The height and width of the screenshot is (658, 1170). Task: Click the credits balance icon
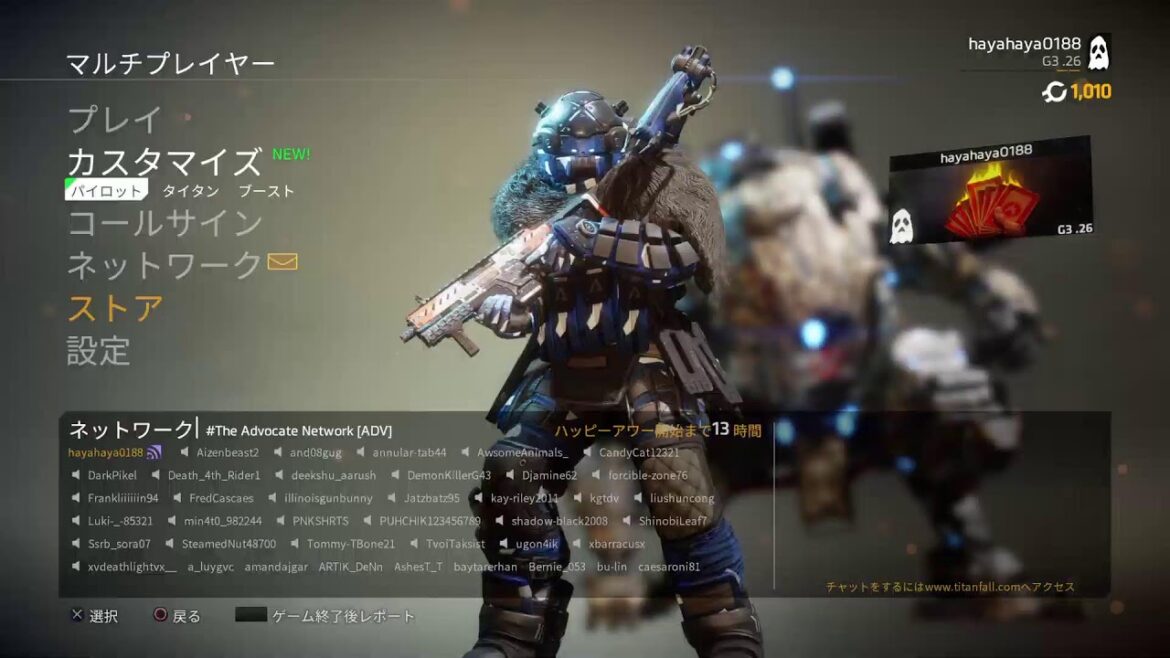pos(1054,92)
